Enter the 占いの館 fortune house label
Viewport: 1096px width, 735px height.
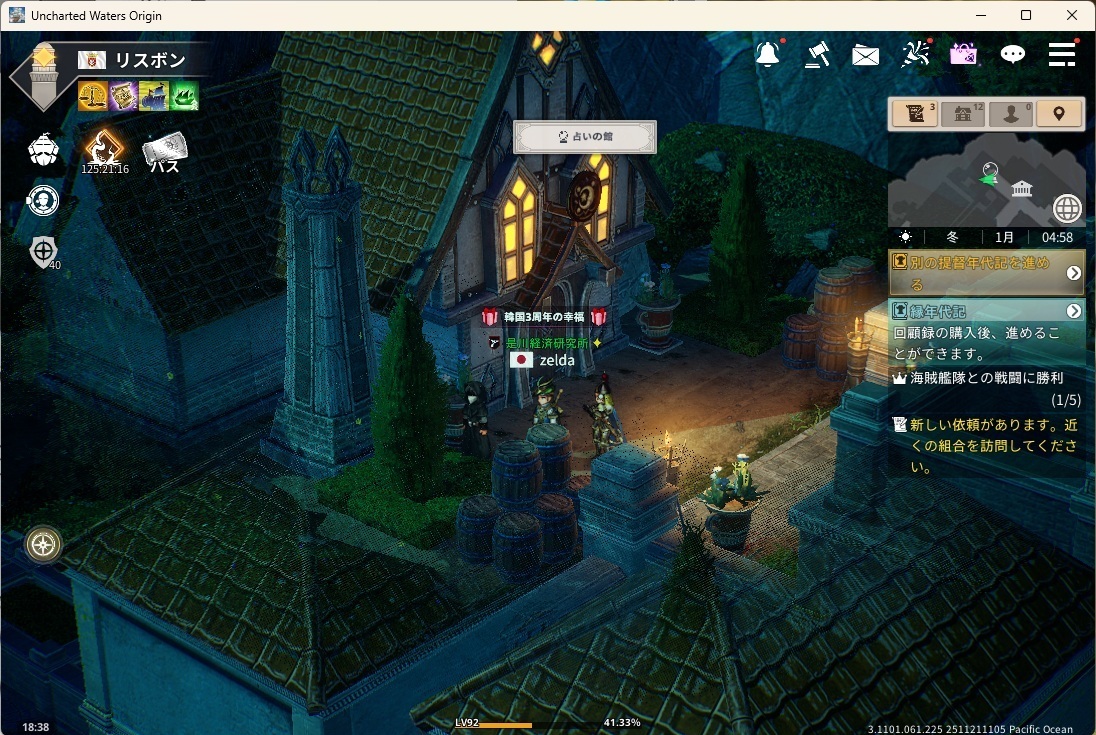[x=585, y=137]
